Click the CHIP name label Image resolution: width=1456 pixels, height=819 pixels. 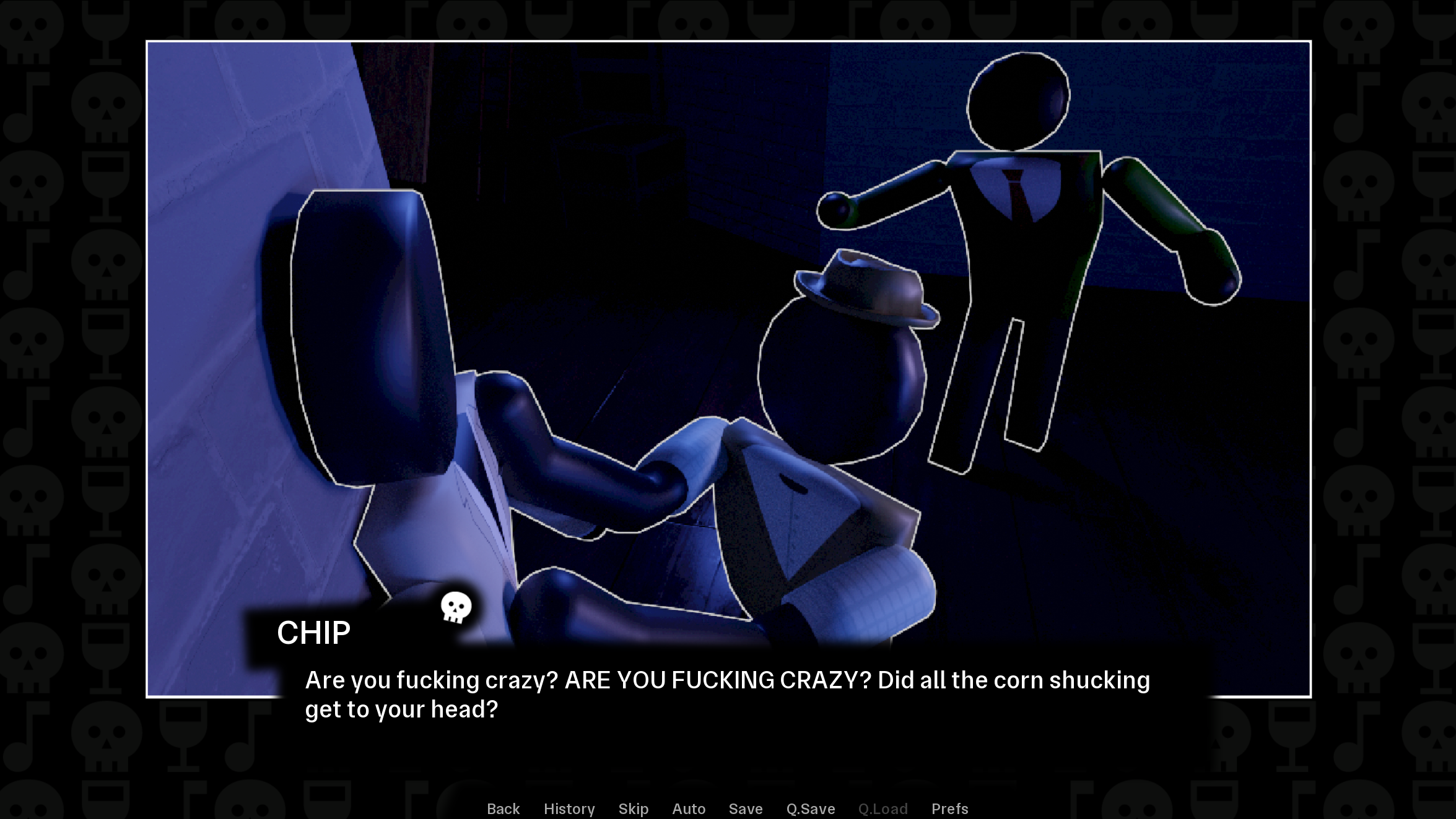pyautogui.click(x=313, y=632)
